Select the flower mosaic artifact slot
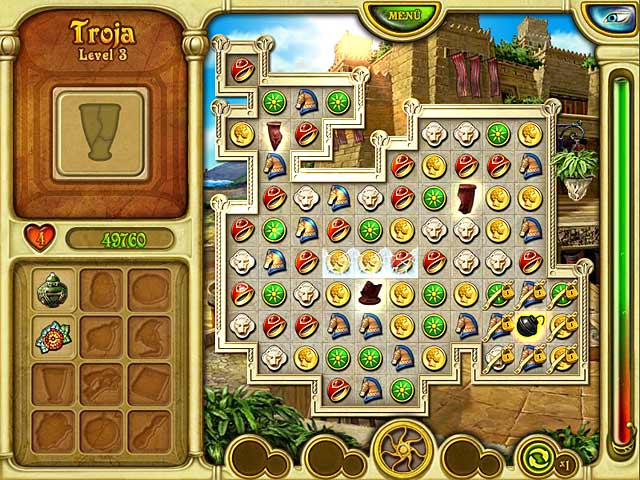Image resolution: width=640 pixels, height=480 pixels. point(52,338)
